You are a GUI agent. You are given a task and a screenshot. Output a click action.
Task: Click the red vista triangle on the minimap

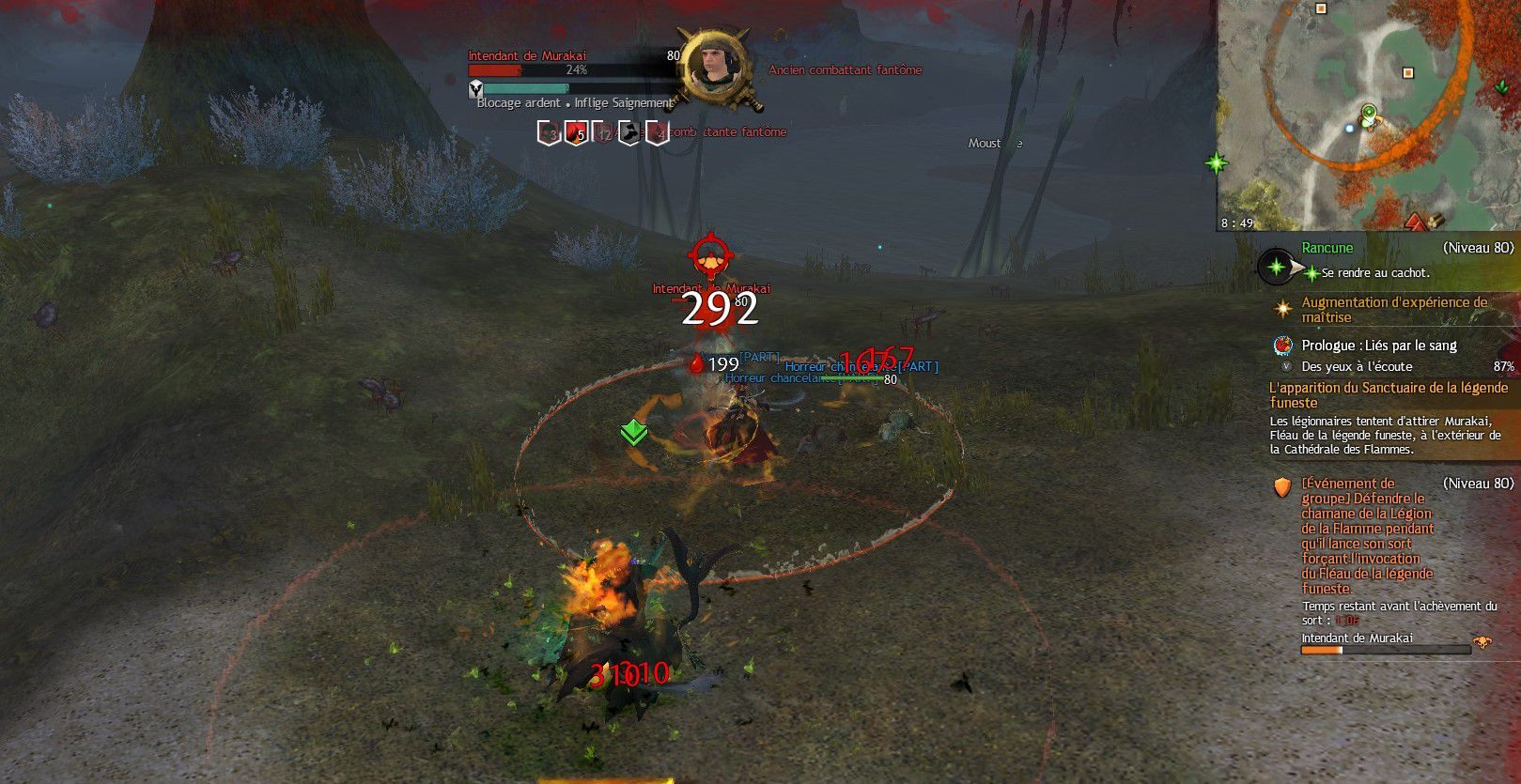[1417, 222]
